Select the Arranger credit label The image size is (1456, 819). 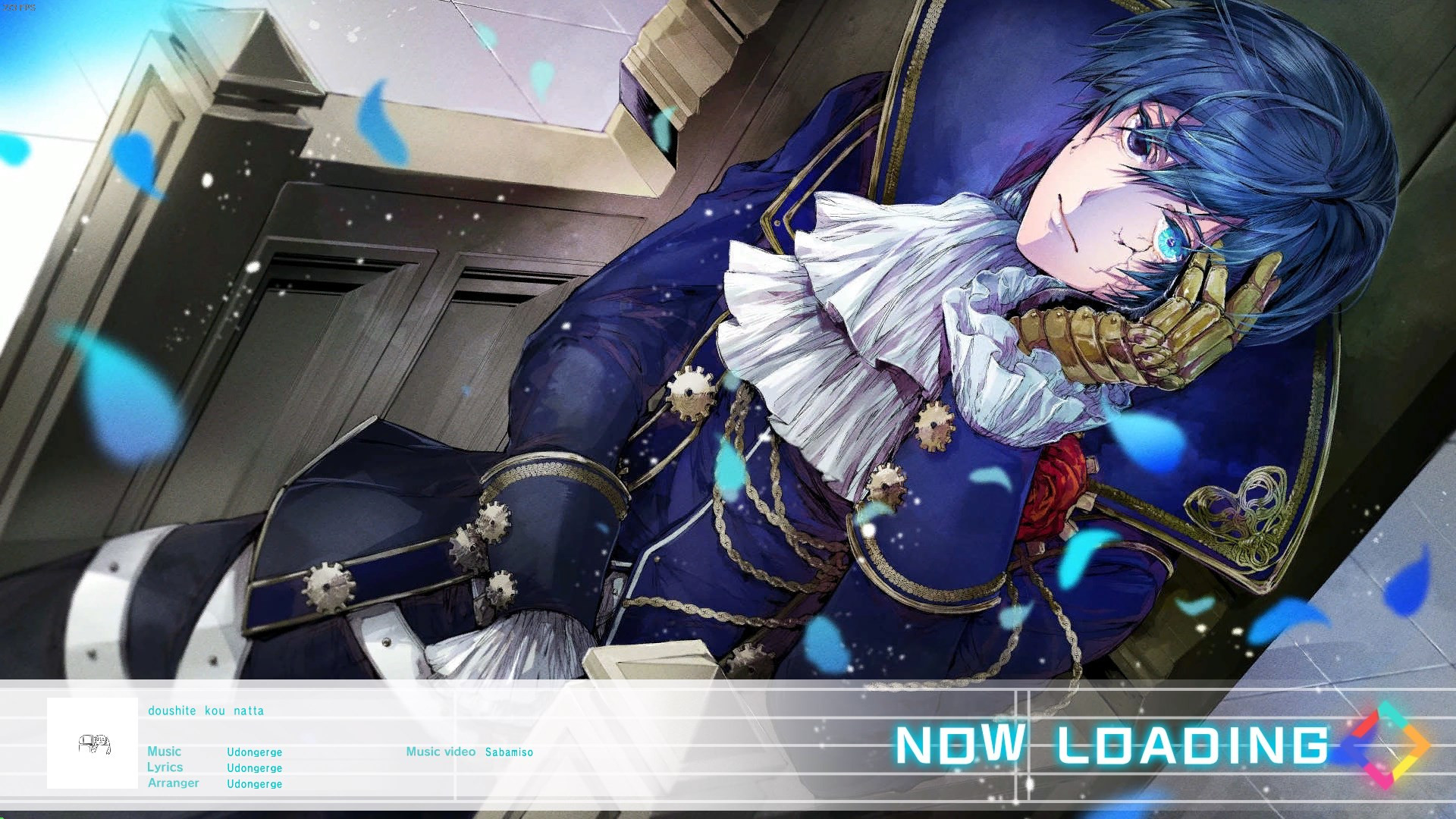tap(174, 783)
